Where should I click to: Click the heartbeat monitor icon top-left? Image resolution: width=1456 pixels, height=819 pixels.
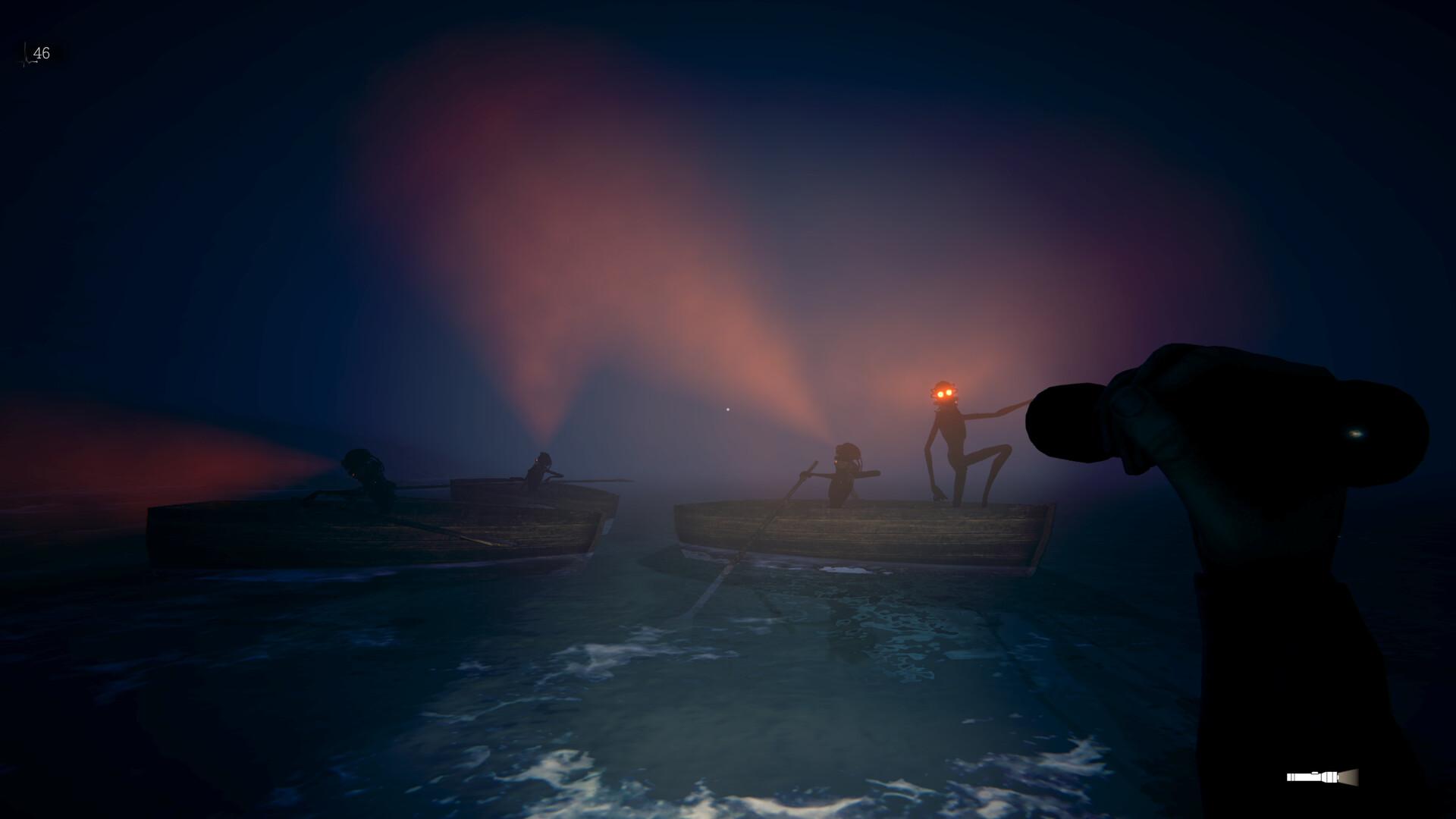pyautogui.click(x=25, y=55)
